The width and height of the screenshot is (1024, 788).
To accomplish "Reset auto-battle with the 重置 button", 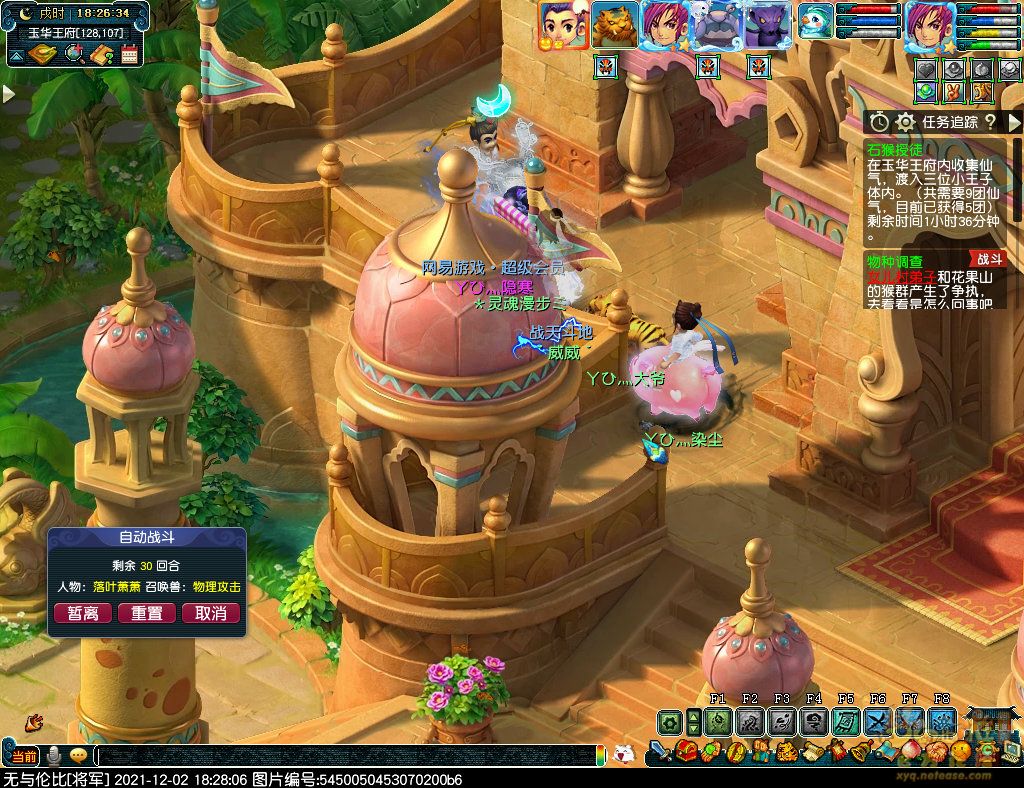I will 147,613.
